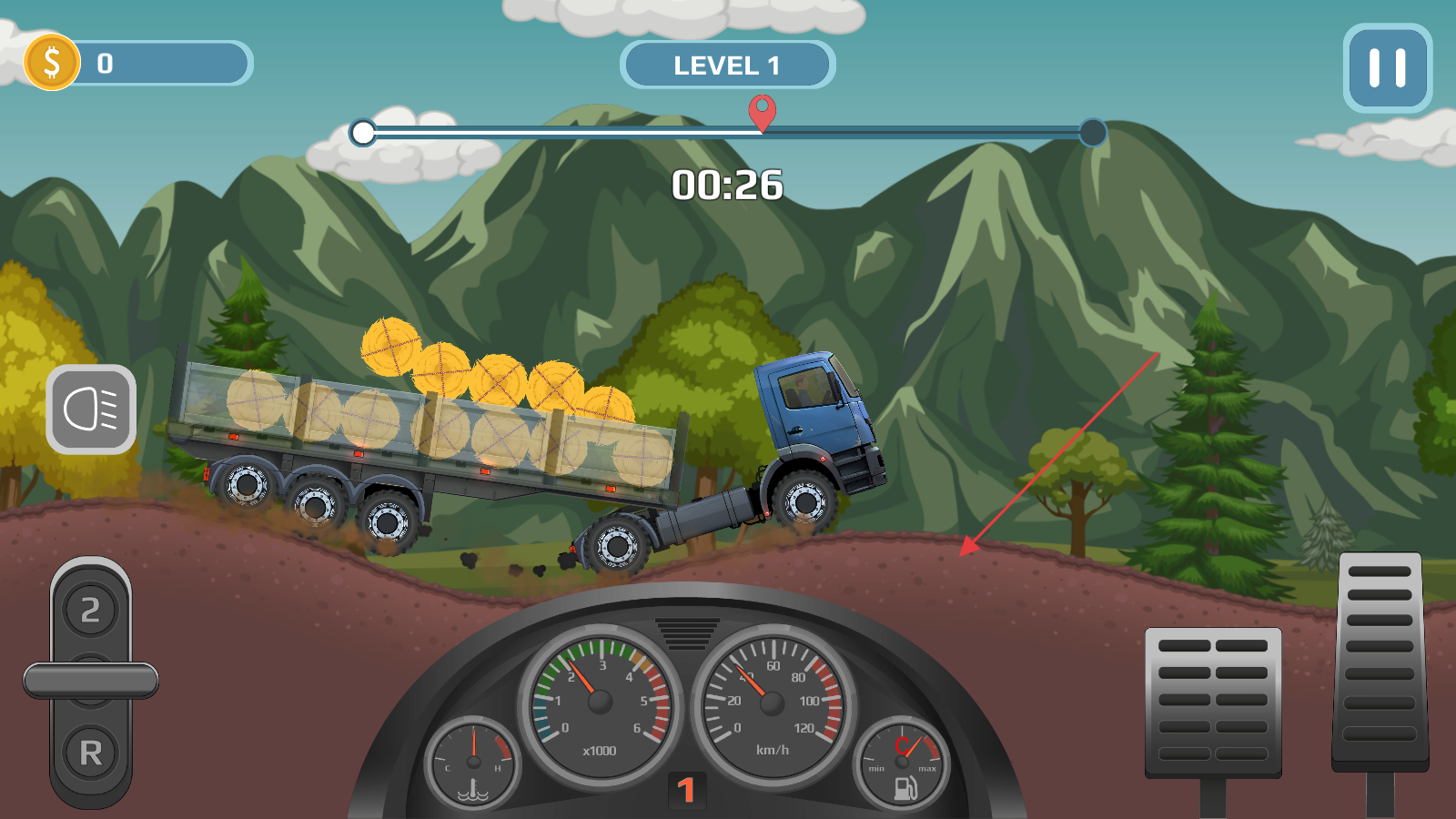This screenshot has width=1456, height=819.
Task: Shift into gear 2
Action: 90,610
